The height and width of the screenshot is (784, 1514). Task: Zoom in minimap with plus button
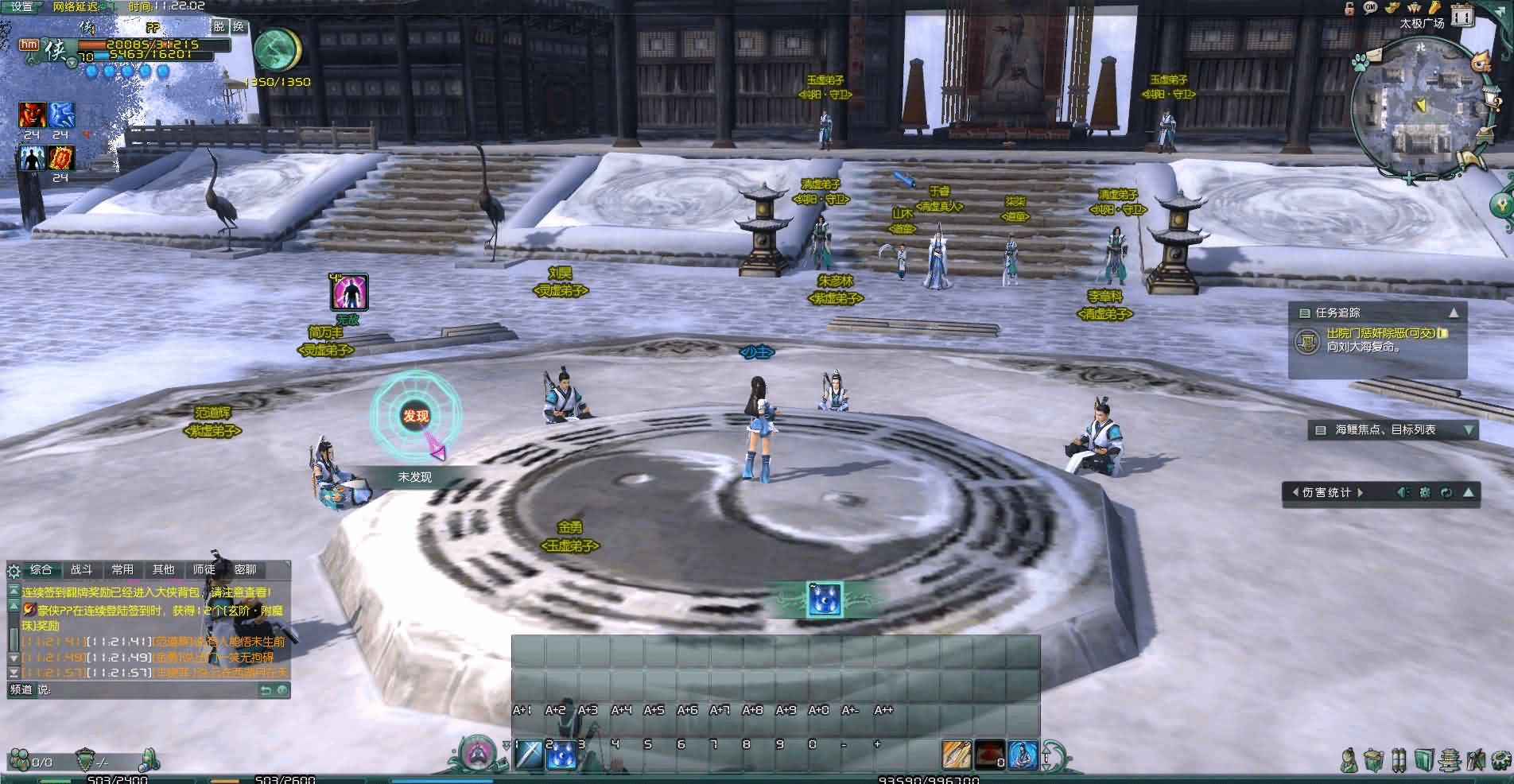[1410, 179]
